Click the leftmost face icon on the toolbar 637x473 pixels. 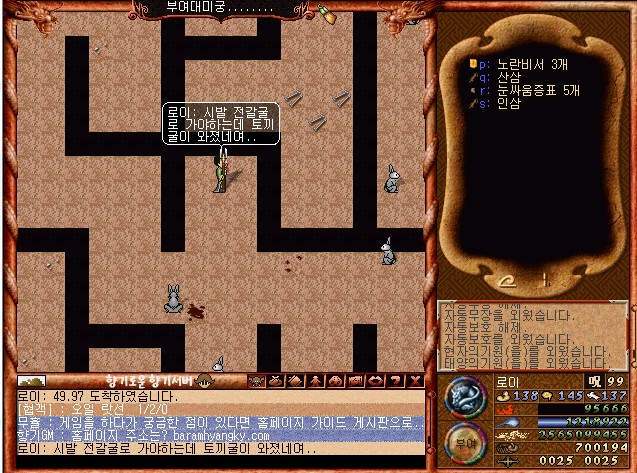258,381
